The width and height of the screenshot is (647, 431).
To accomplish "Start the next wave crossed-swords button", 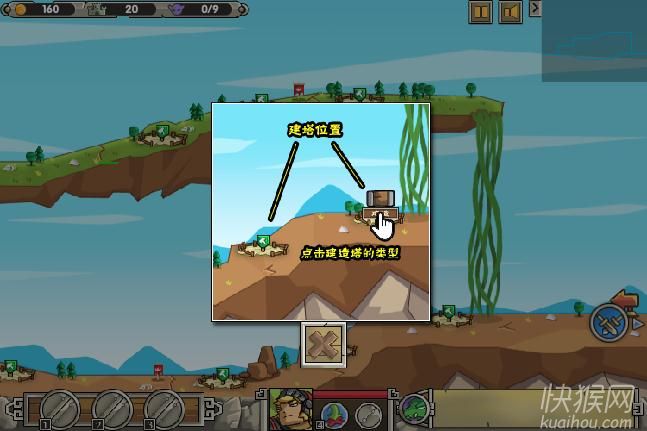I will 607,323.
